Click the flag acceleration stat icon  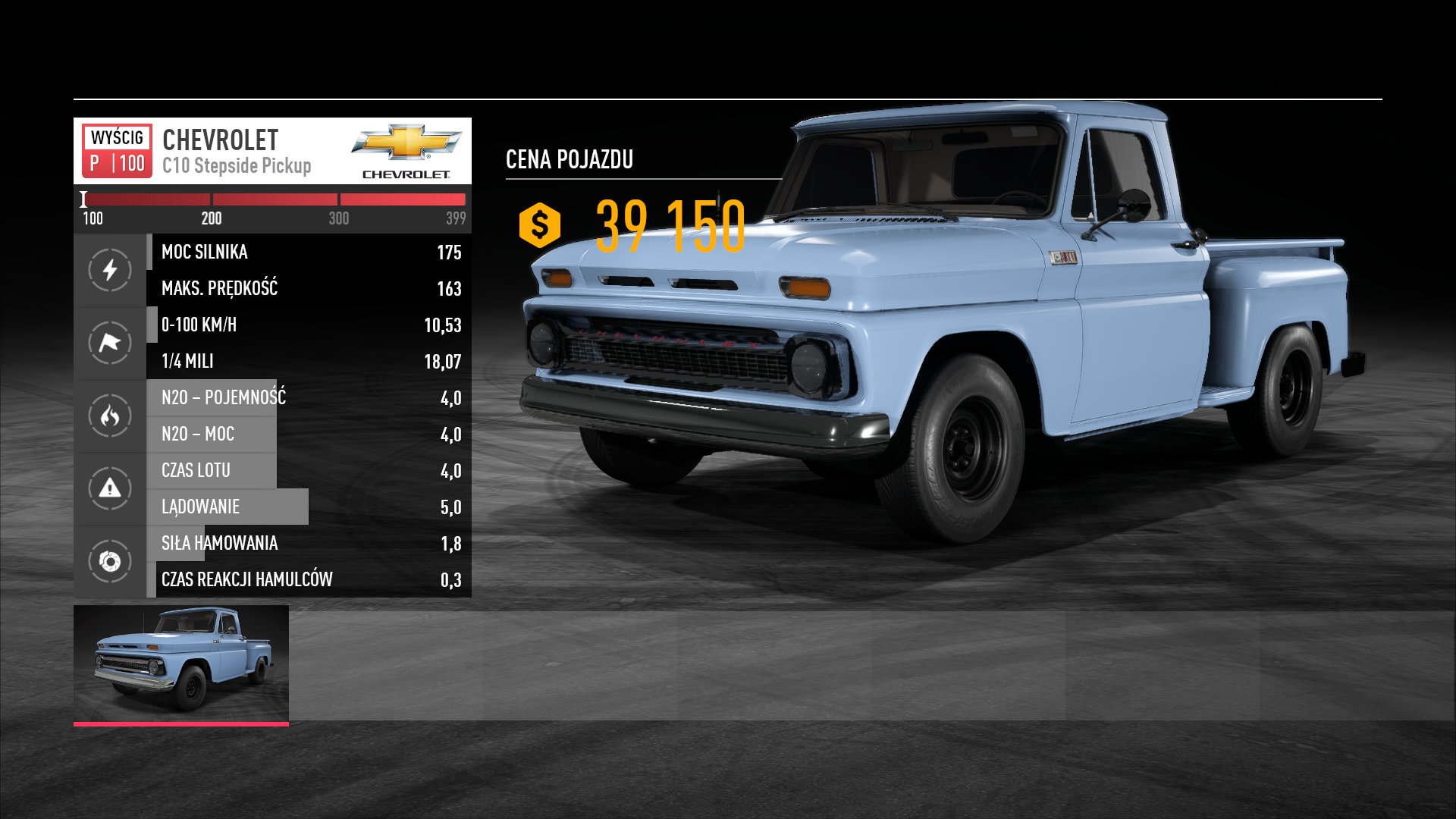tap(110, 343)
